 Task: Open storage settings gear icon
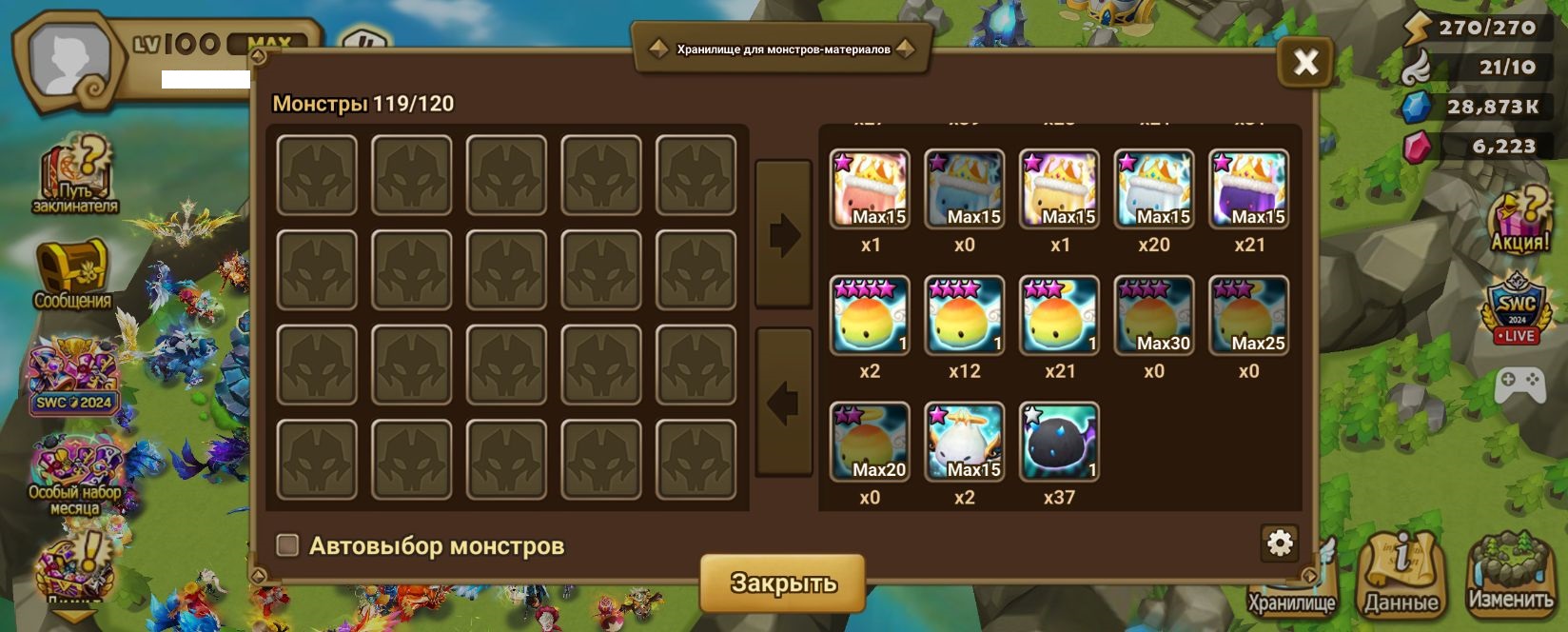click(x=1280, y=543)
